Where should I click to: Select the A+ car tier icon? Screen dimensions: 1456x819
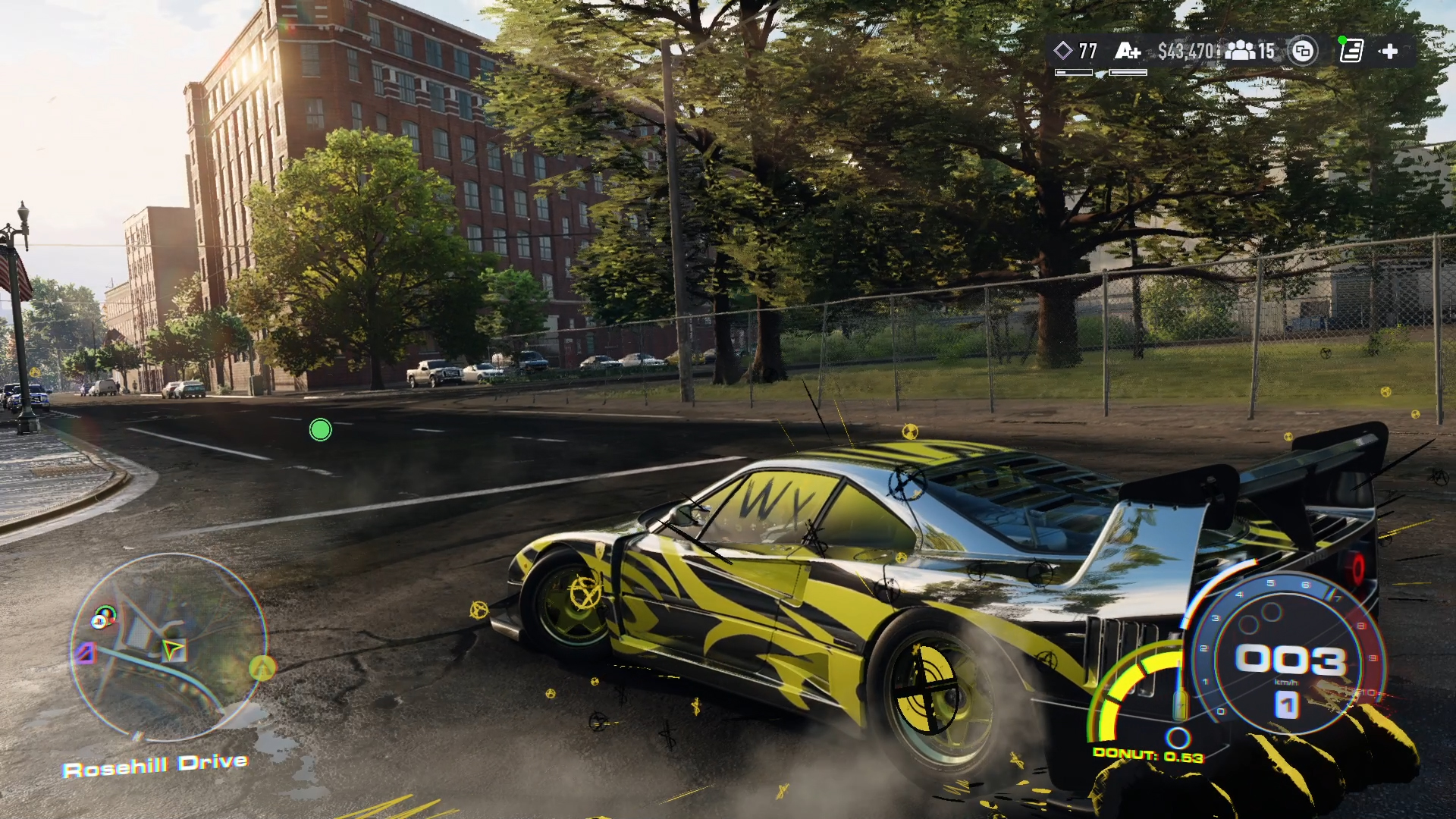pyautogui.click(x=1127, y=51)
